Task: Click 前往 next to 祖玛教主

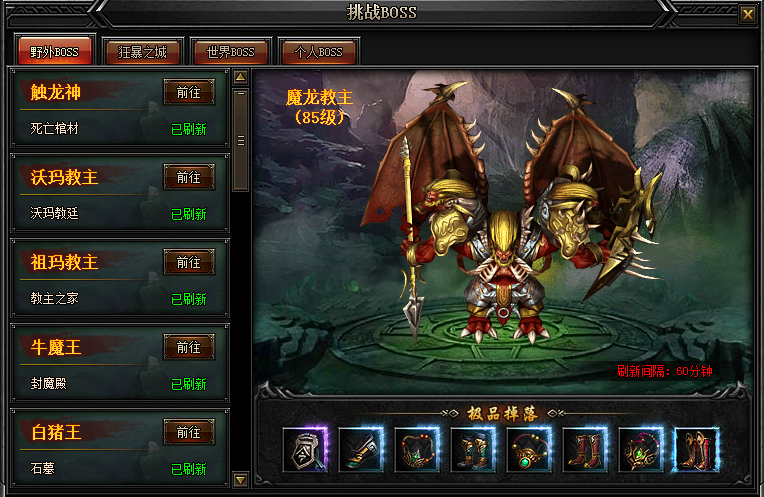Action: pyautogui.click(x=189, y=262)
